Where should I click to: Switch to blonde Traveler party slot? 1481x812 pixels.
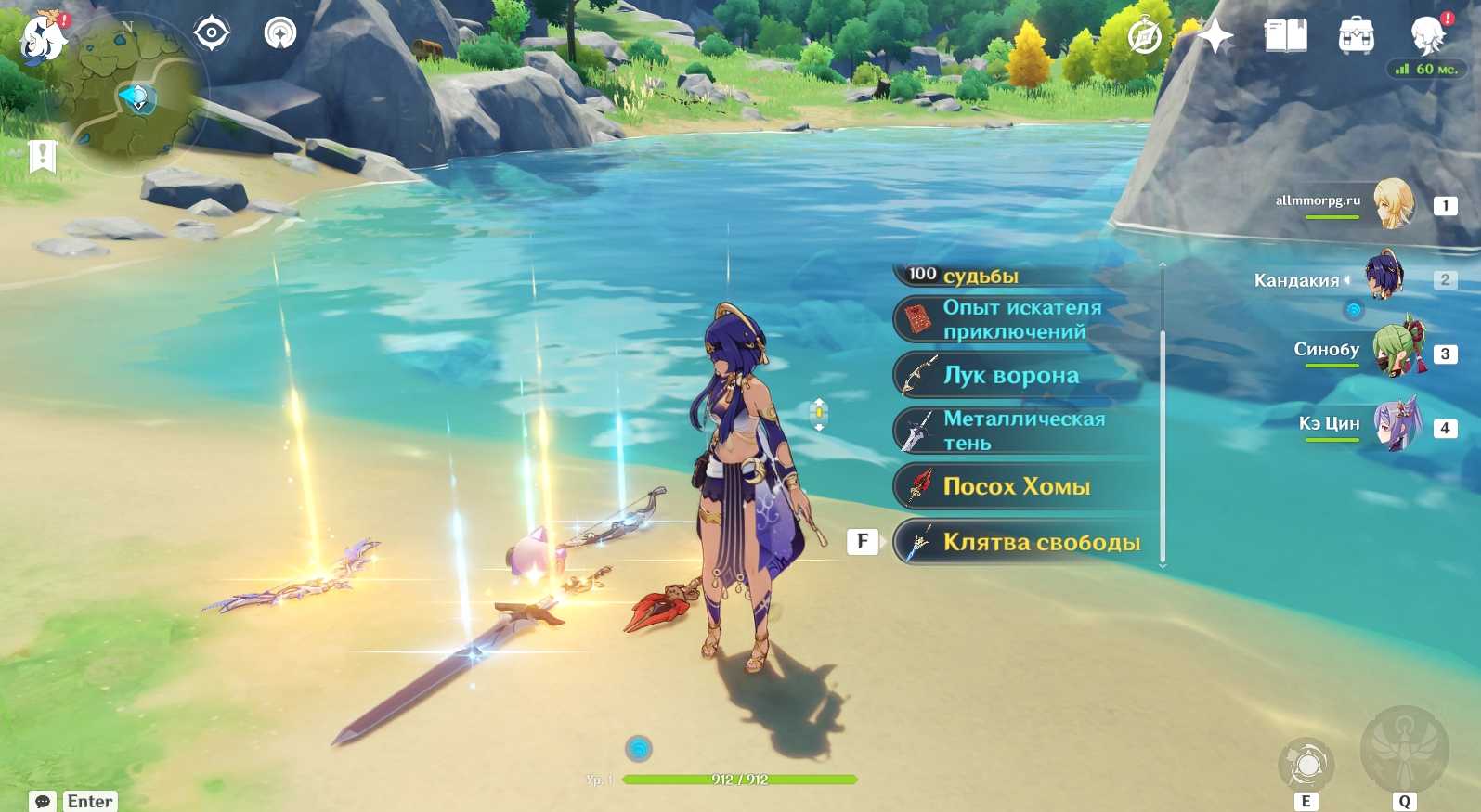coord(1391,204)
